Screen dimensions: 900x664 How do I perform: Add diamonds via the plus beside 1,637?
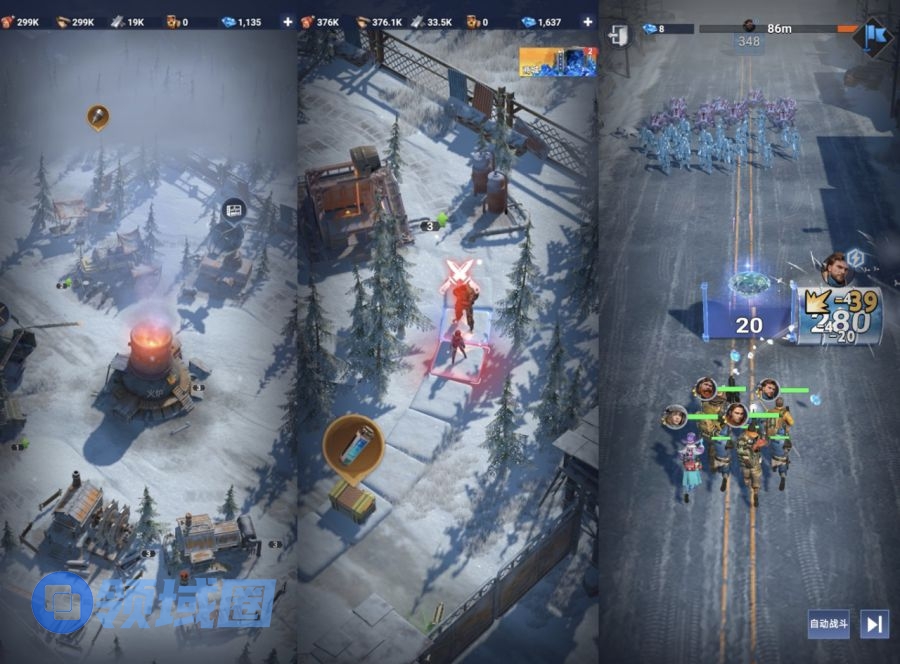pos(587,21)
